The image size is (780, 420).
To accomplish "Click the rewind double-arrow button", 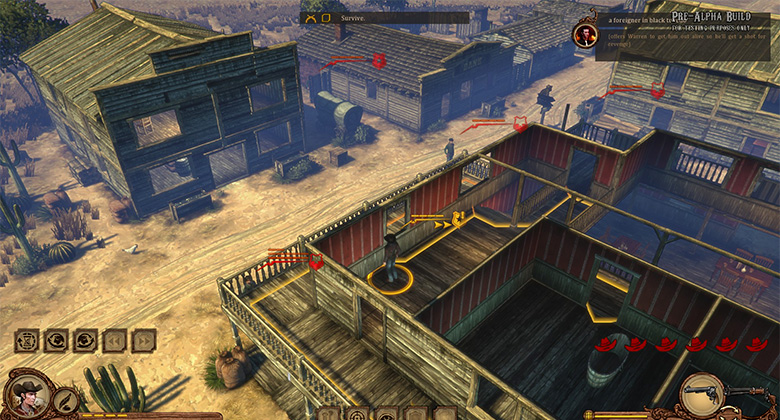I will coord(116,340).
